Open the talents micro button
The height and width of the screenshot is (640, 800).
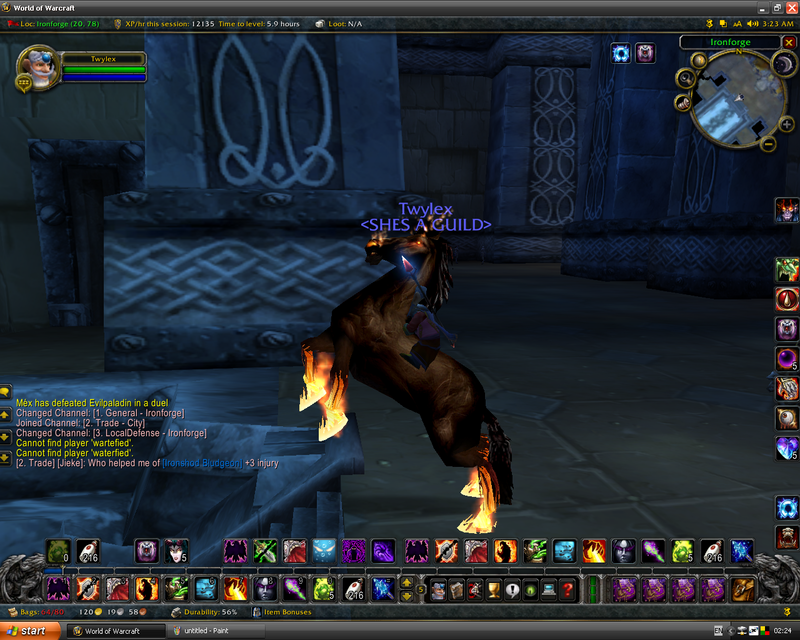coord(475,589)
